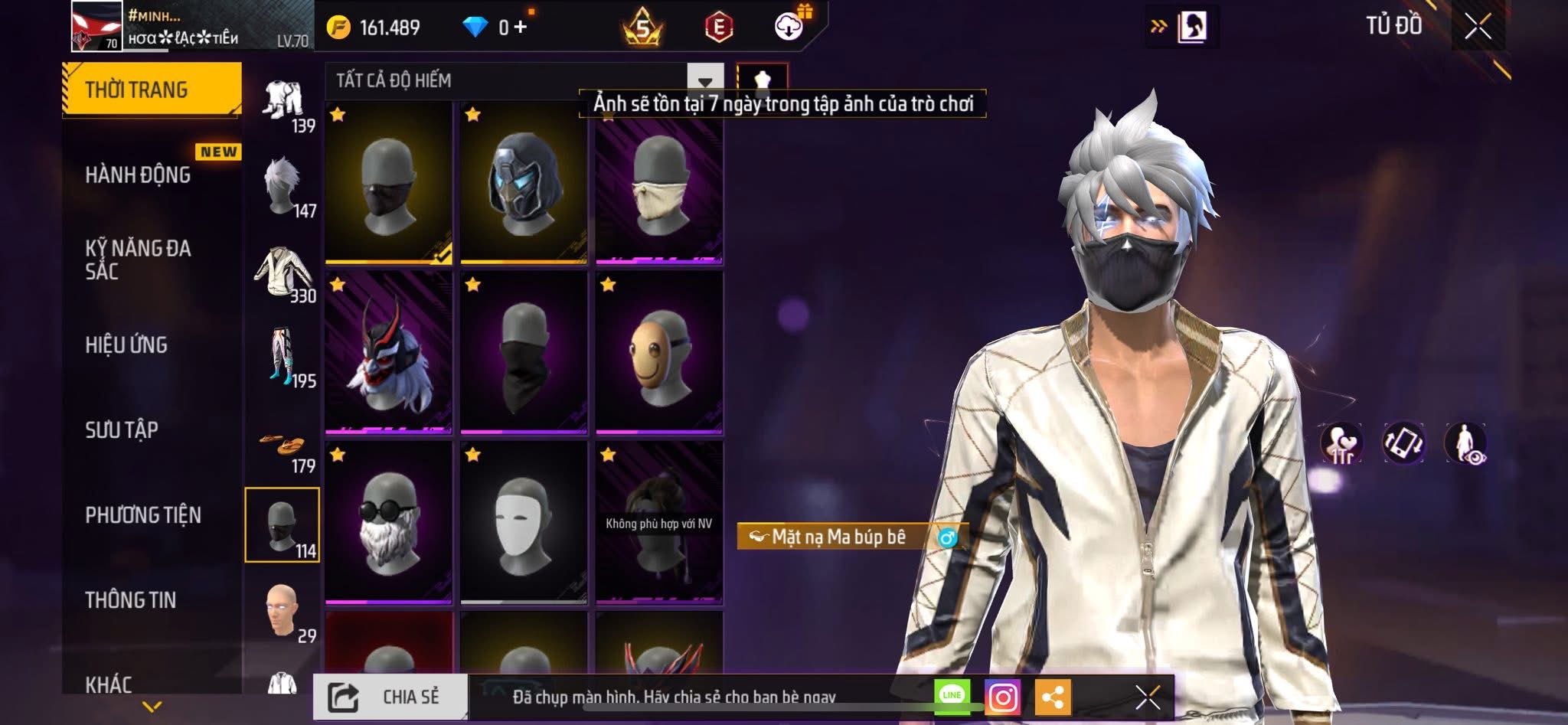The height and width of the screenshot is (725, 1568).
Task: Go to the Sưu Tập tab
Action: [122, 429]
